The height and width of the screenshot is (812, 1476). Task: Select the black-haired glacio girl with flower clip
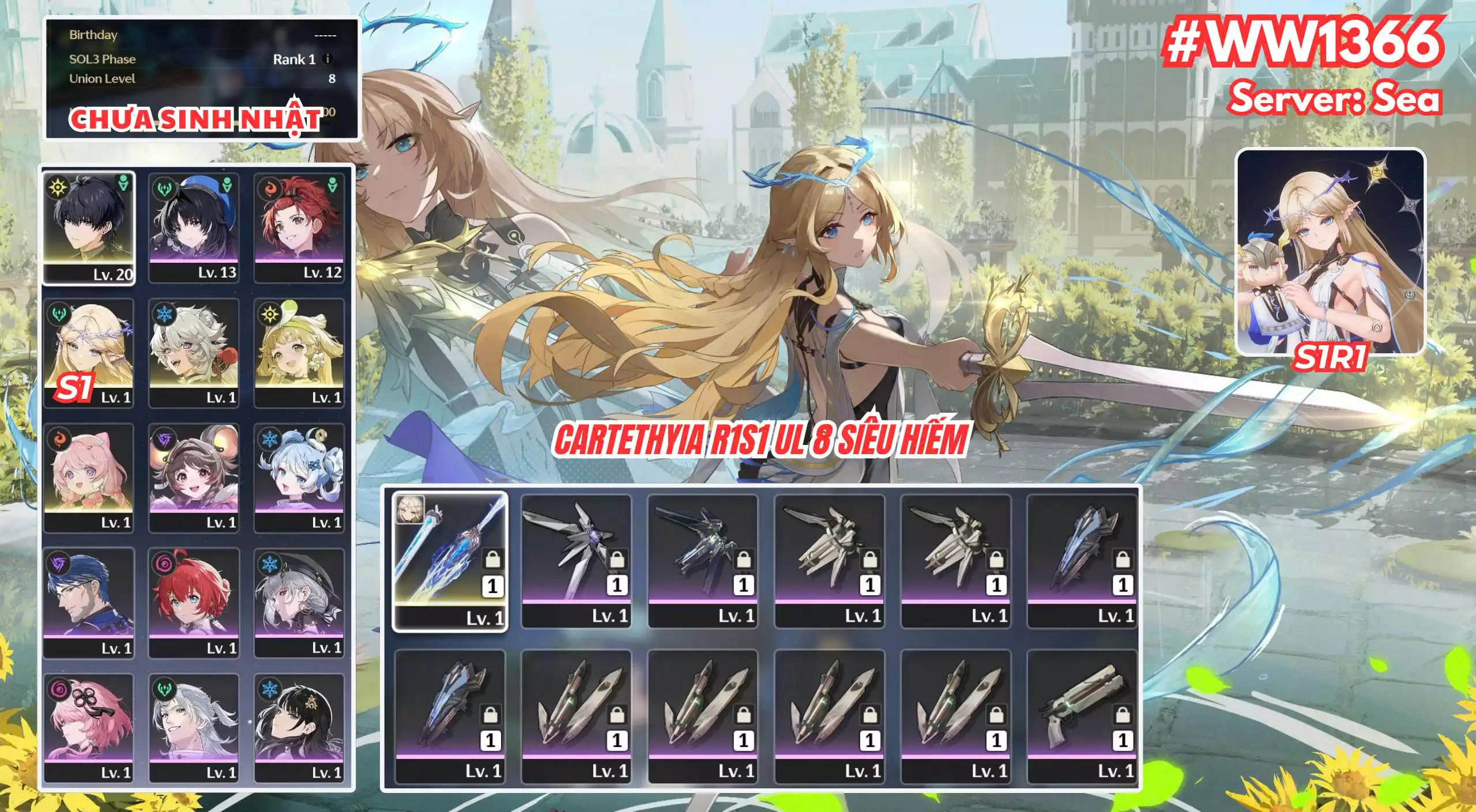(x=299, y=728)
